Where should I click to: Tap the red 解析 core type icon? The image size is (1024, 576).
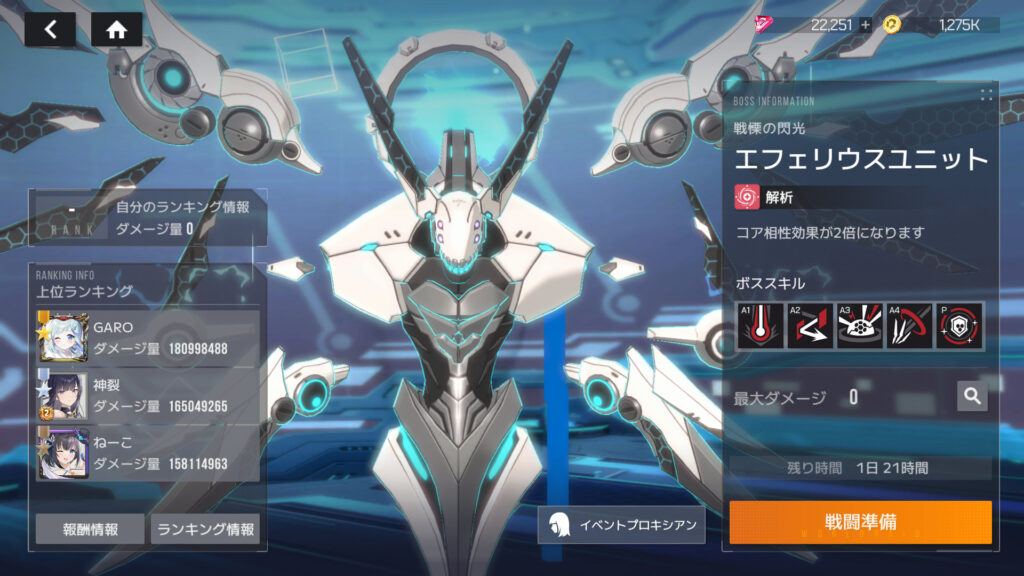click(x=747, y=198)
